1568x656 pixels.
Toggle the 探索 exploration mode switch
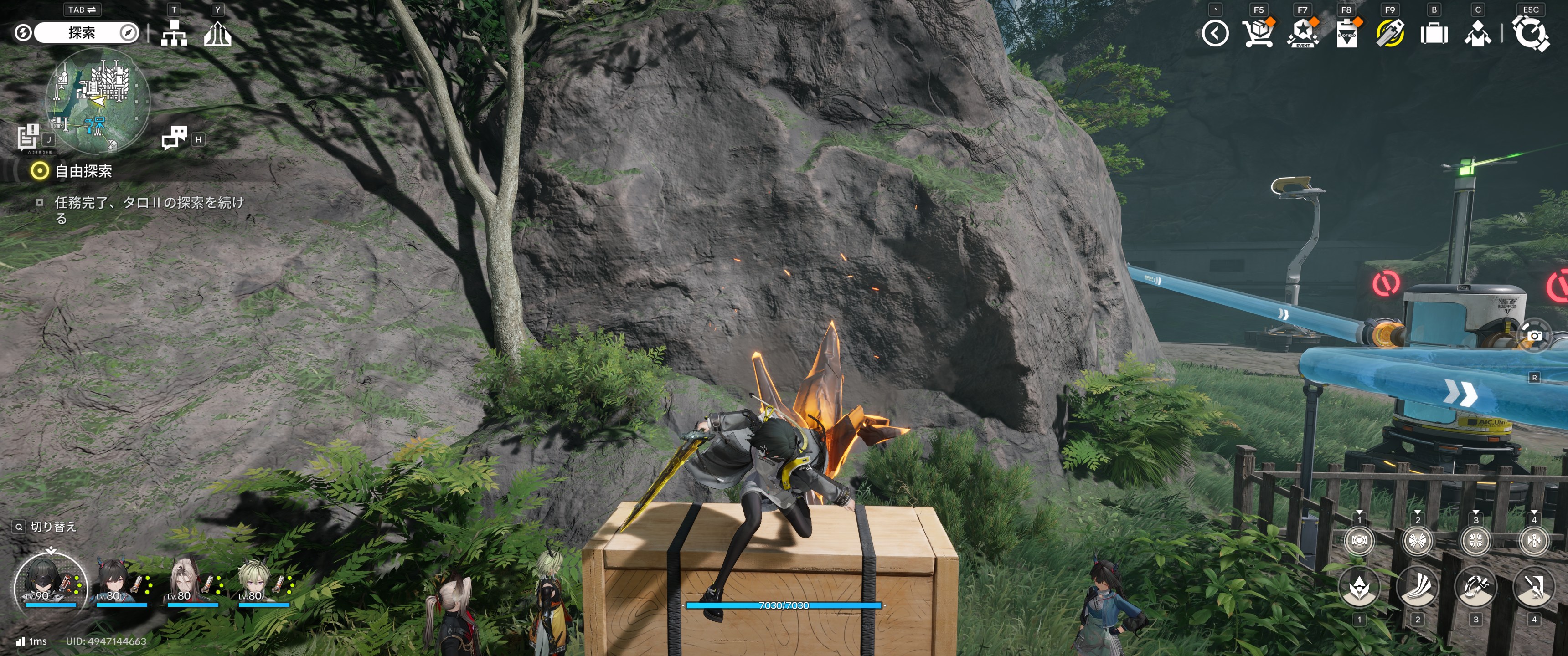tap(82, 33)
